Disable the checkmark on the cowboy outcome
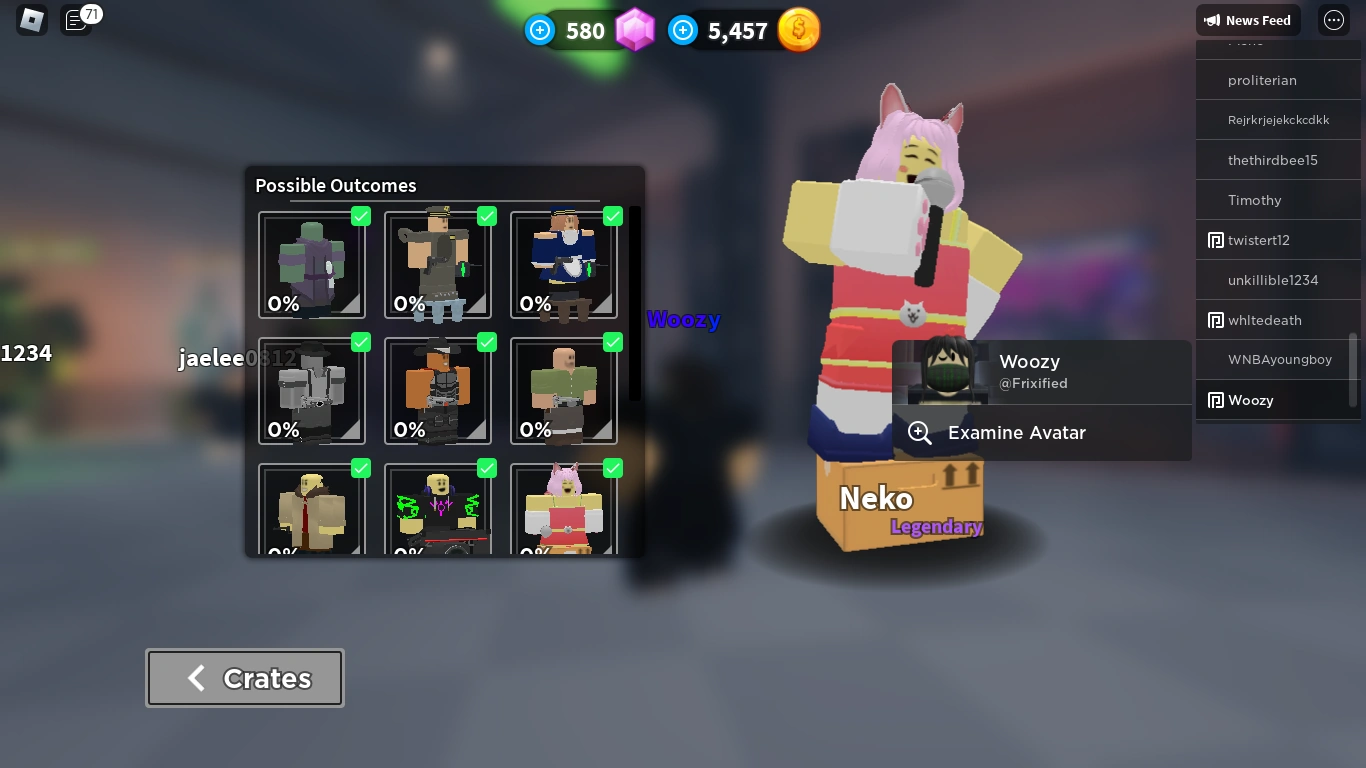 487,342
